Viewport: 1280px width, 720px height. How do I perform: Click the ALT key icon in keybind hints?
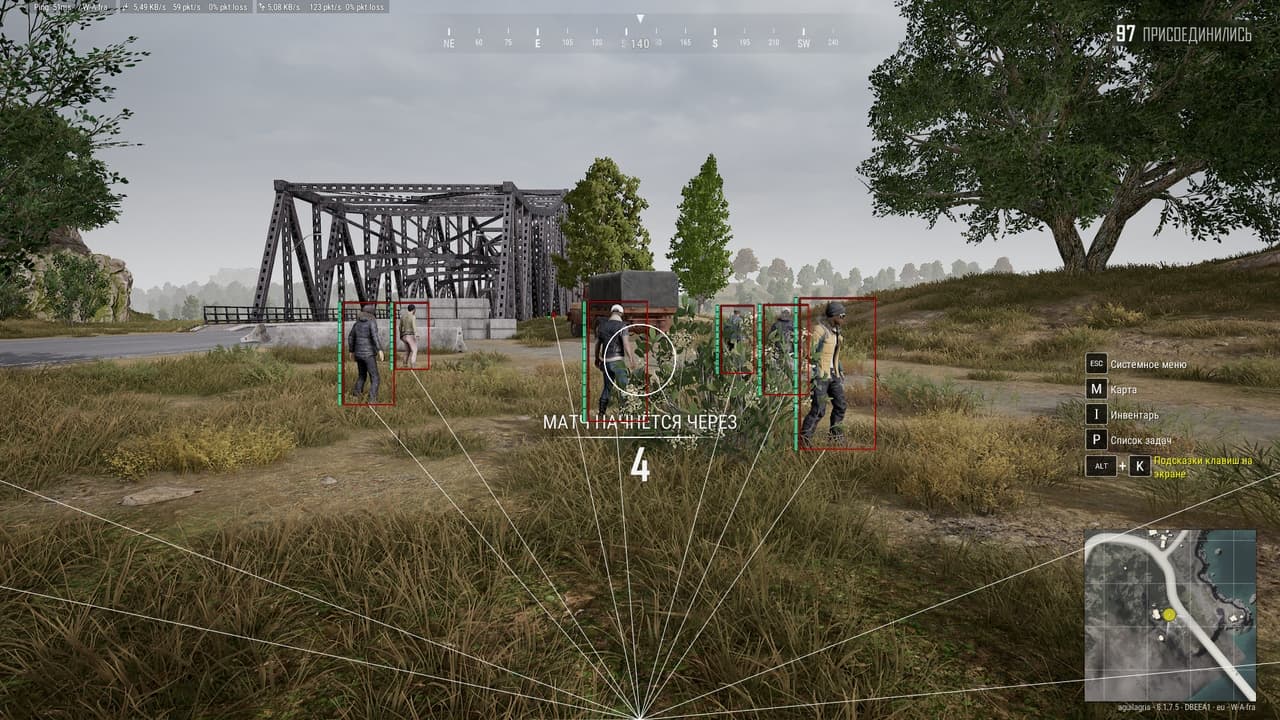[1100, 465]
